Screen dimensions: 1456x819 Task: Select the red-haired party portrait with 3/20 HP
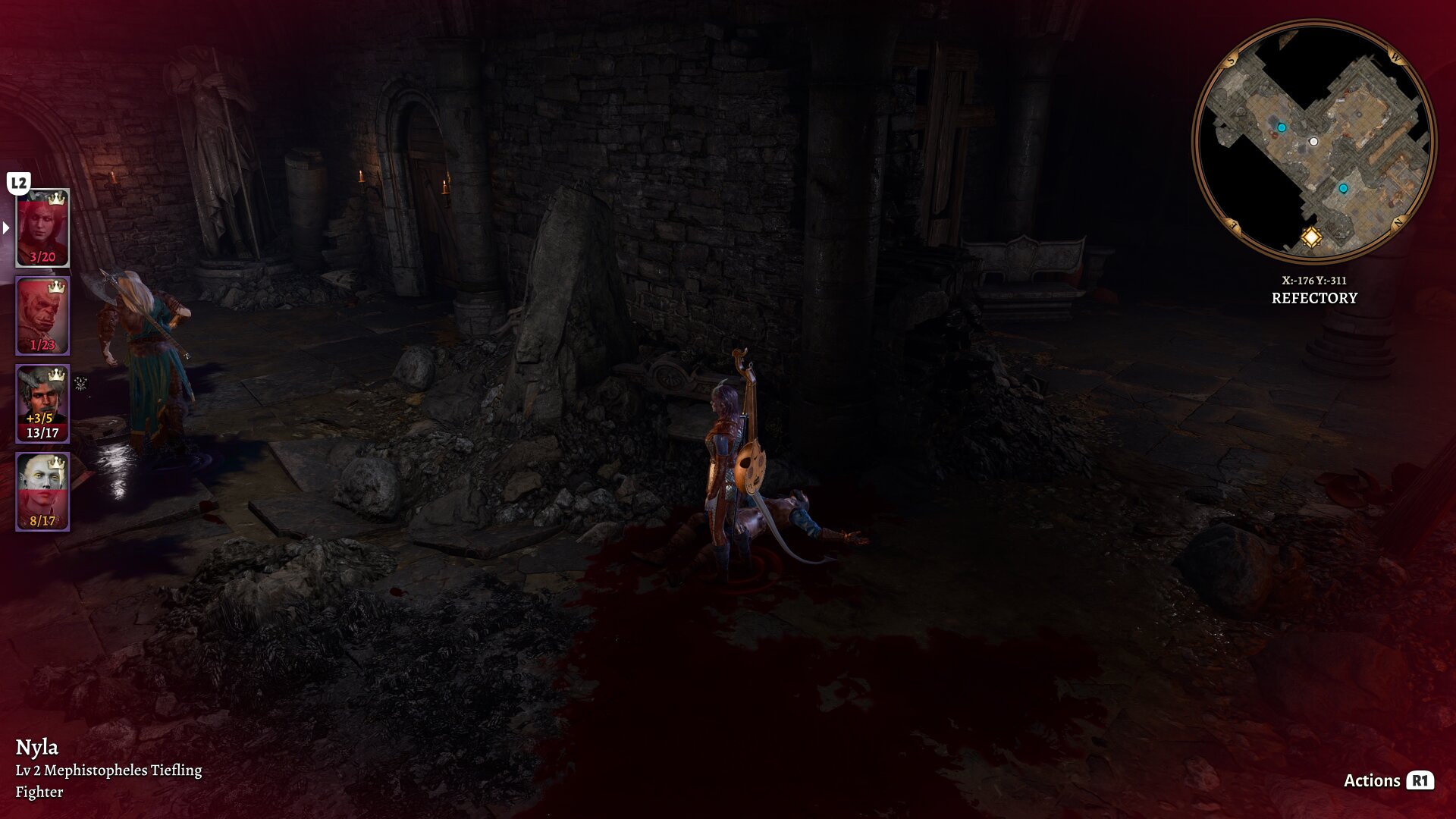(42, 227)
